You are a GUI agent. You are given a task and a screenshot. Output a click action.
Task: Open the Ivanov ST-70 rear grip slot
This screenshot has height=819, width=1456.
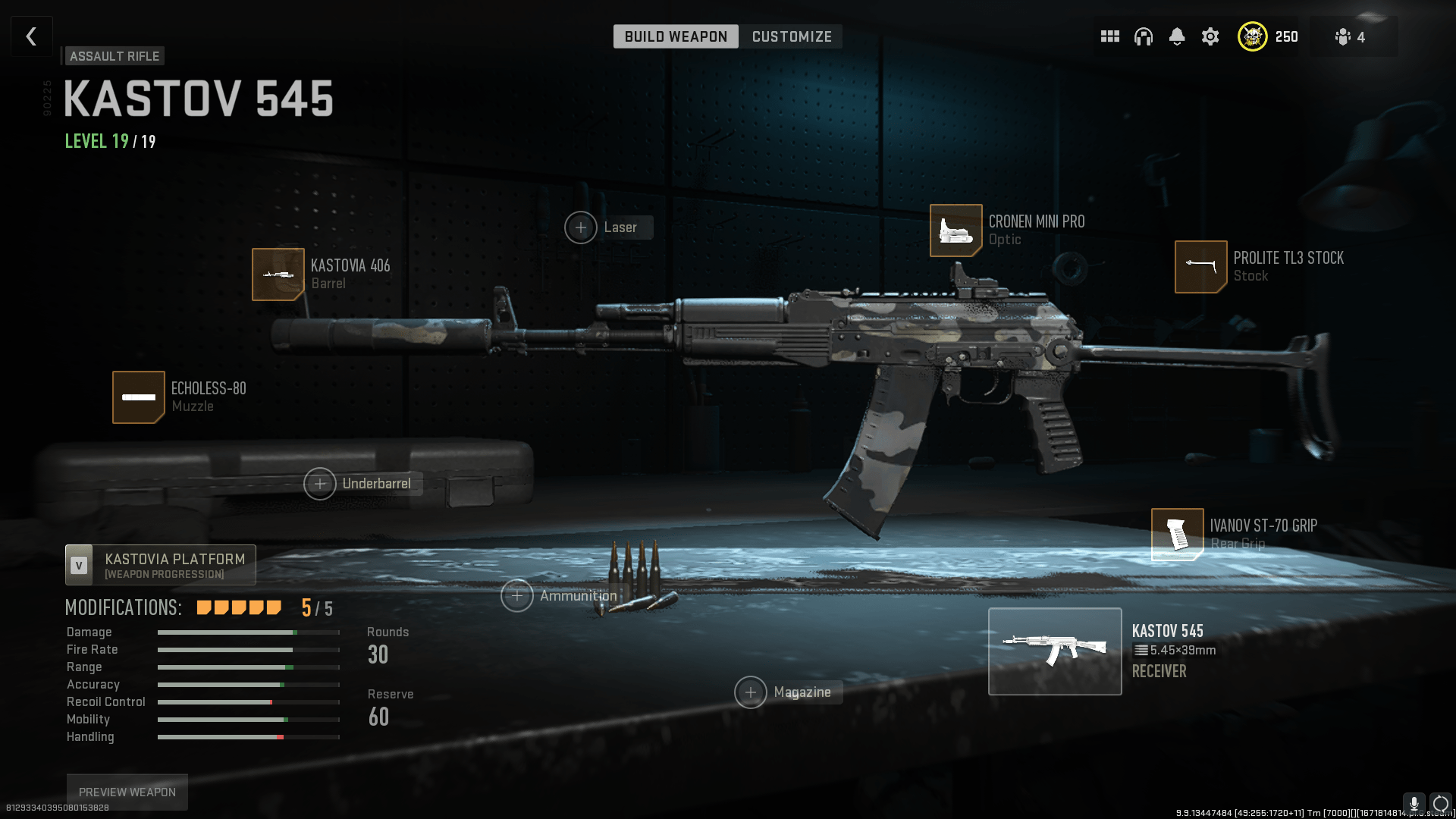point(1178,534)
